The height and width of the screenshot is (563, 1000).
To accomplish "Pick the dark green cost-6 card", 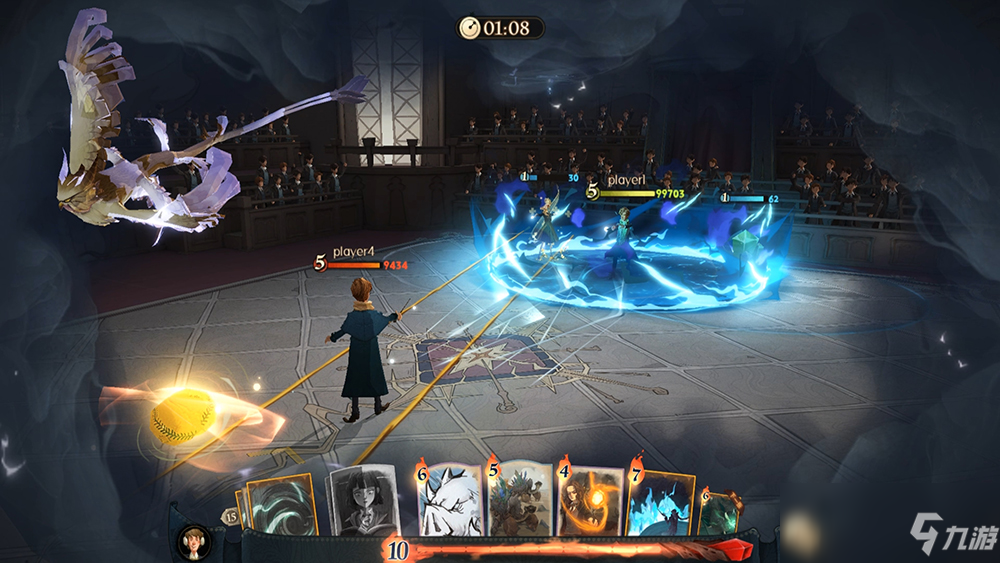I will click(x=719, y=510).
